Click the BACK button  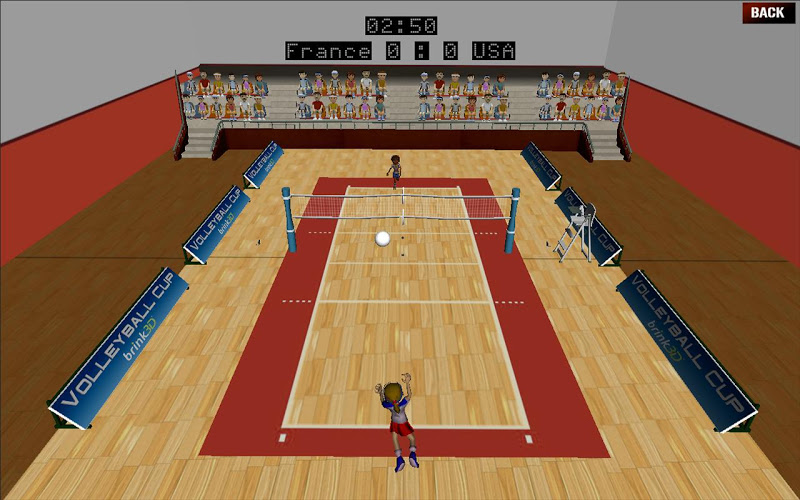767,13
